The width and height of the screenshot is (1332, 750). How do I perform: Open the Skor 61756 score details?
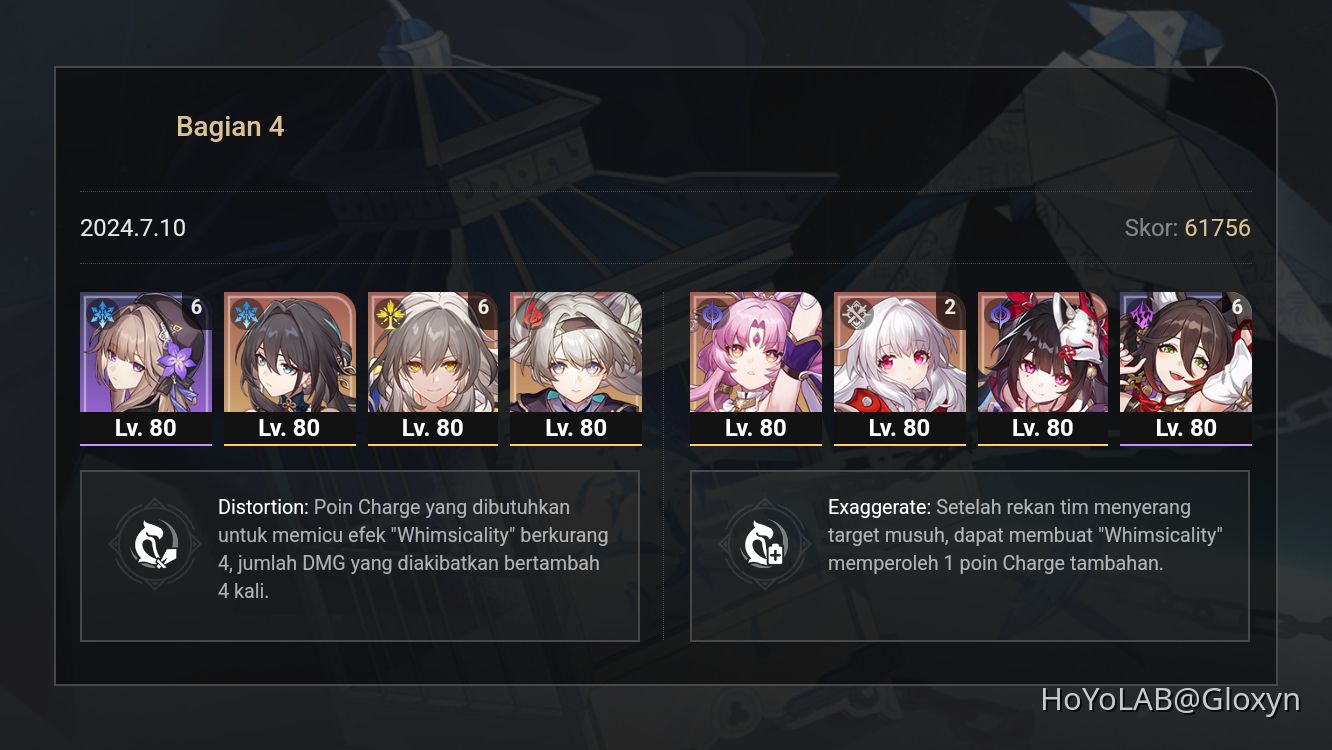tap(1190, 228)
